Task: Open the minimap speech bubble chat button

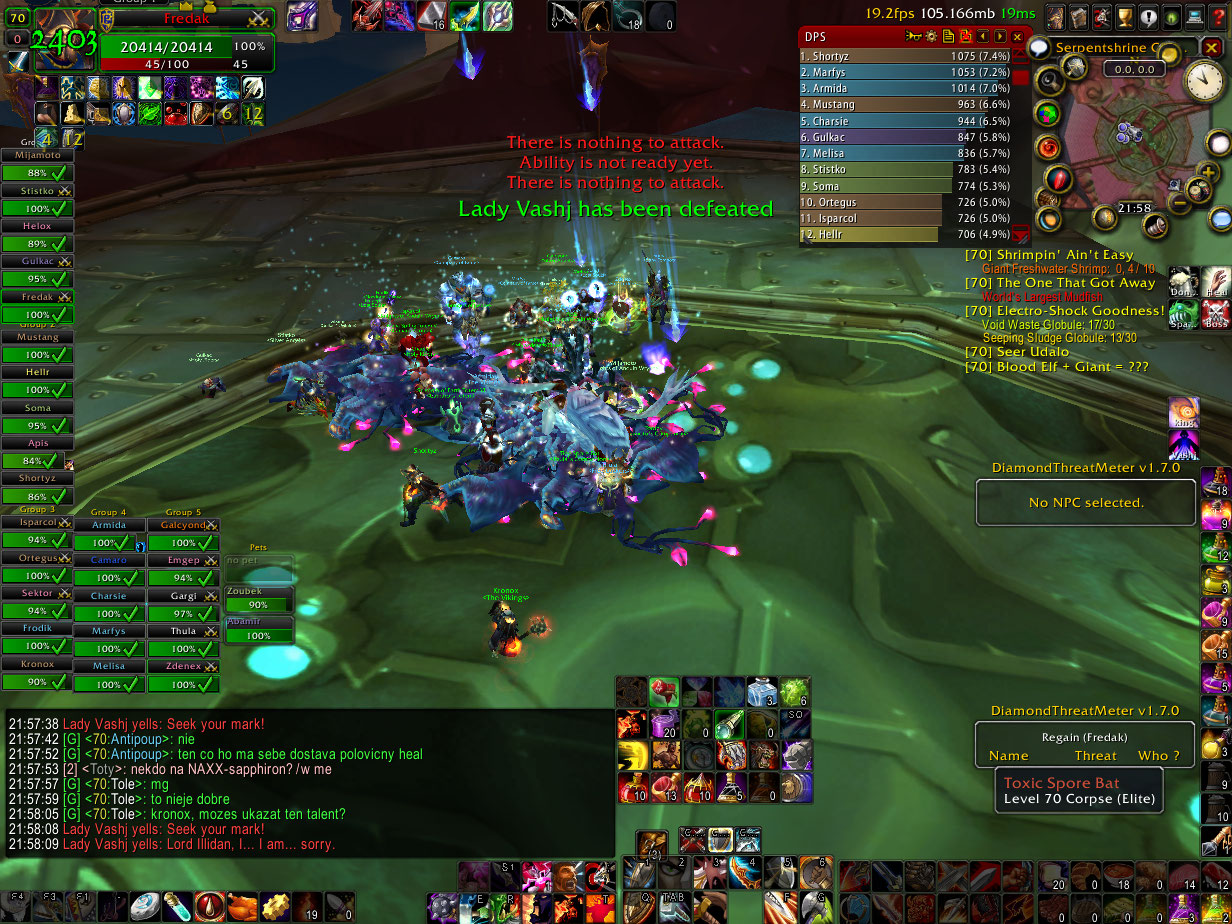Action: 1038,47
